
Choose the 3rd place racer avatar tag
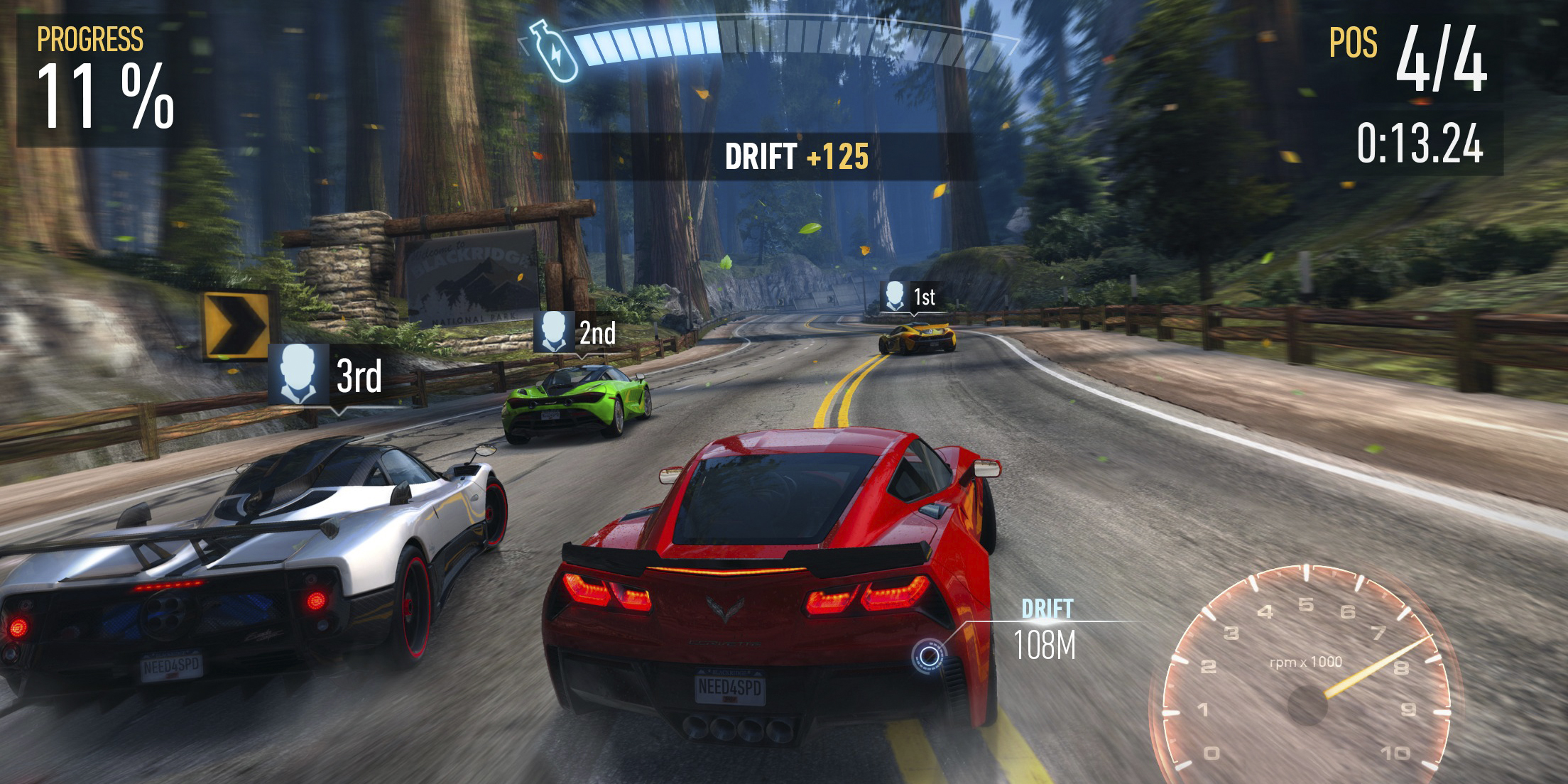330,375
